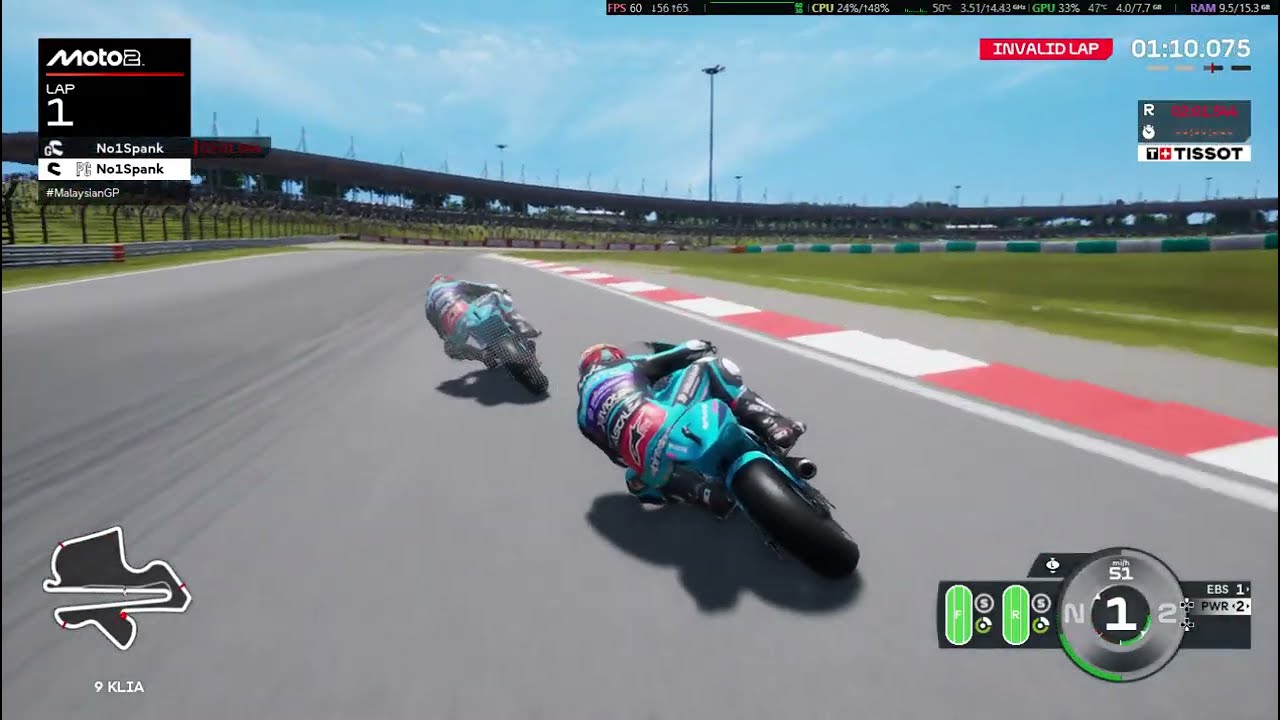Click the 9 KLIA corner label
1280x720 pixels.
coord(119,687)
